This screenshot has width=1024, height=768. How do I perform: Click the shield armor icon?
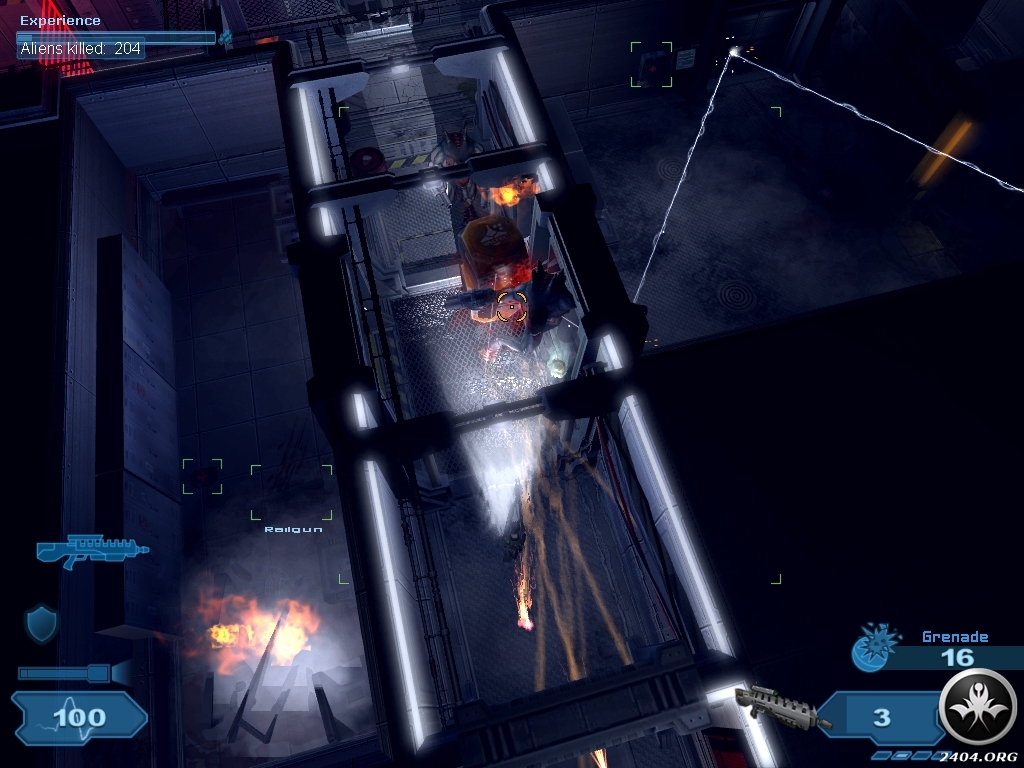tap(41, 624)
